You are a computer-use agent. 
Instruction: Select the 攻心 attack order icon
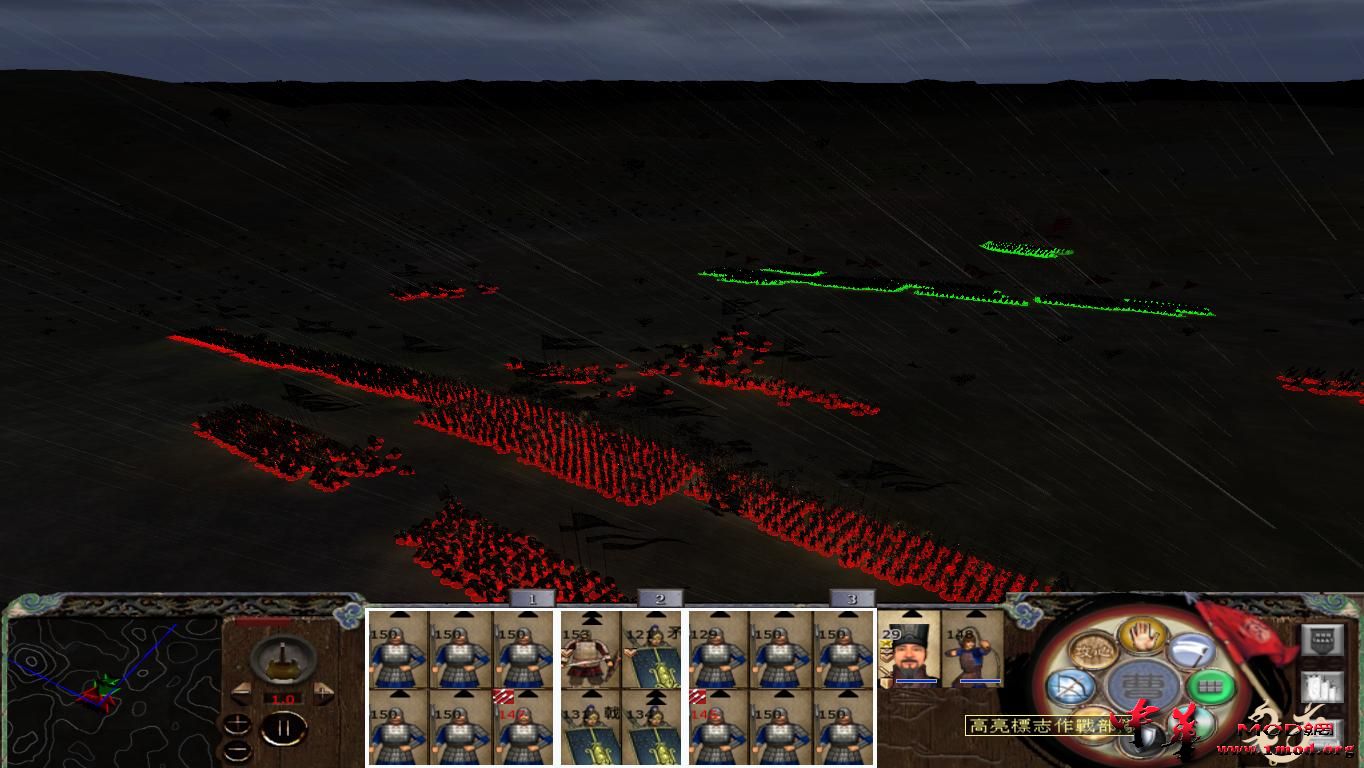click(x=1093, y=651)
